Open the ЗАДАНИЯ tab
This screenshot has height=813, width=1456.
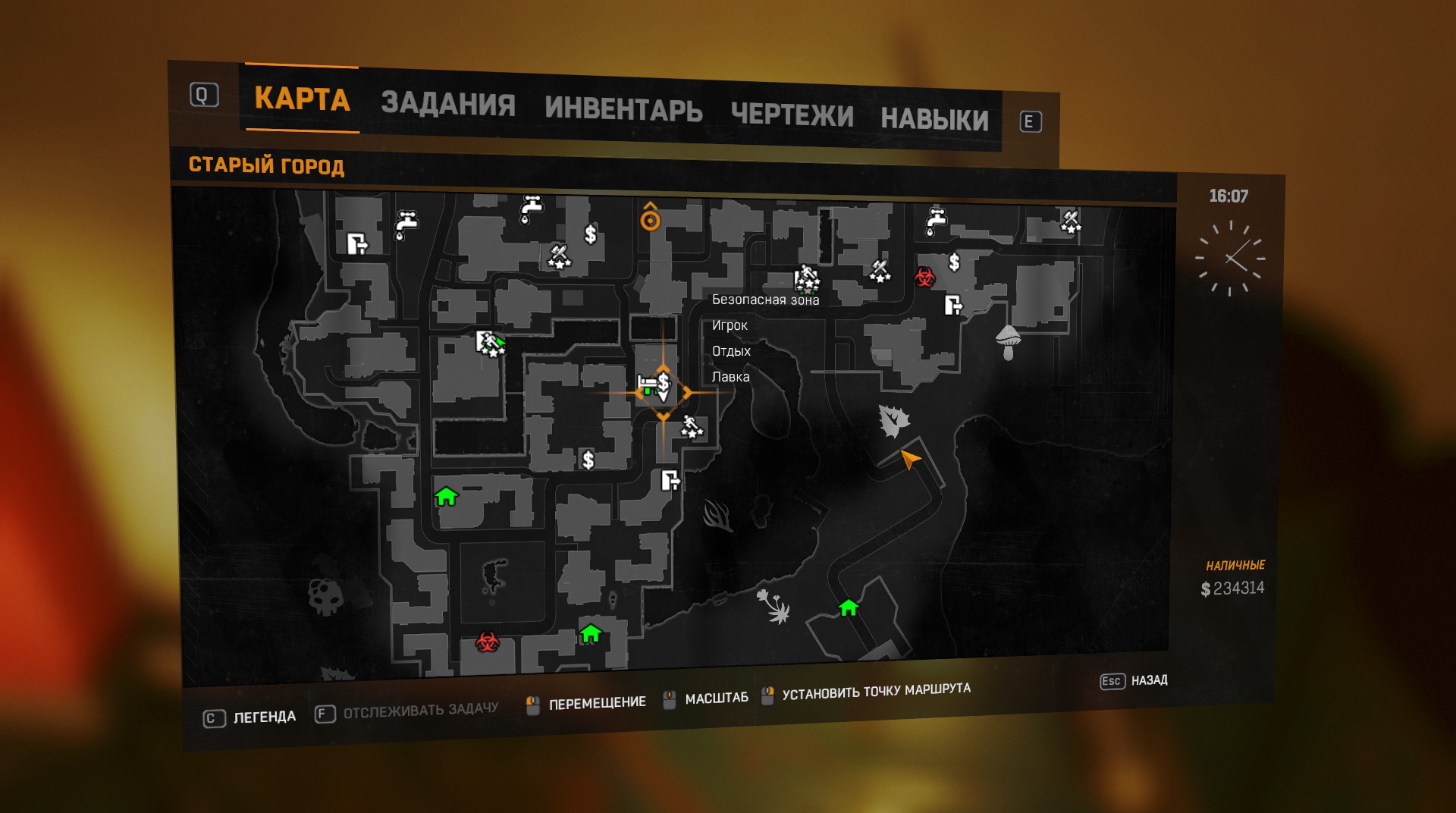[x=449, y=103]
